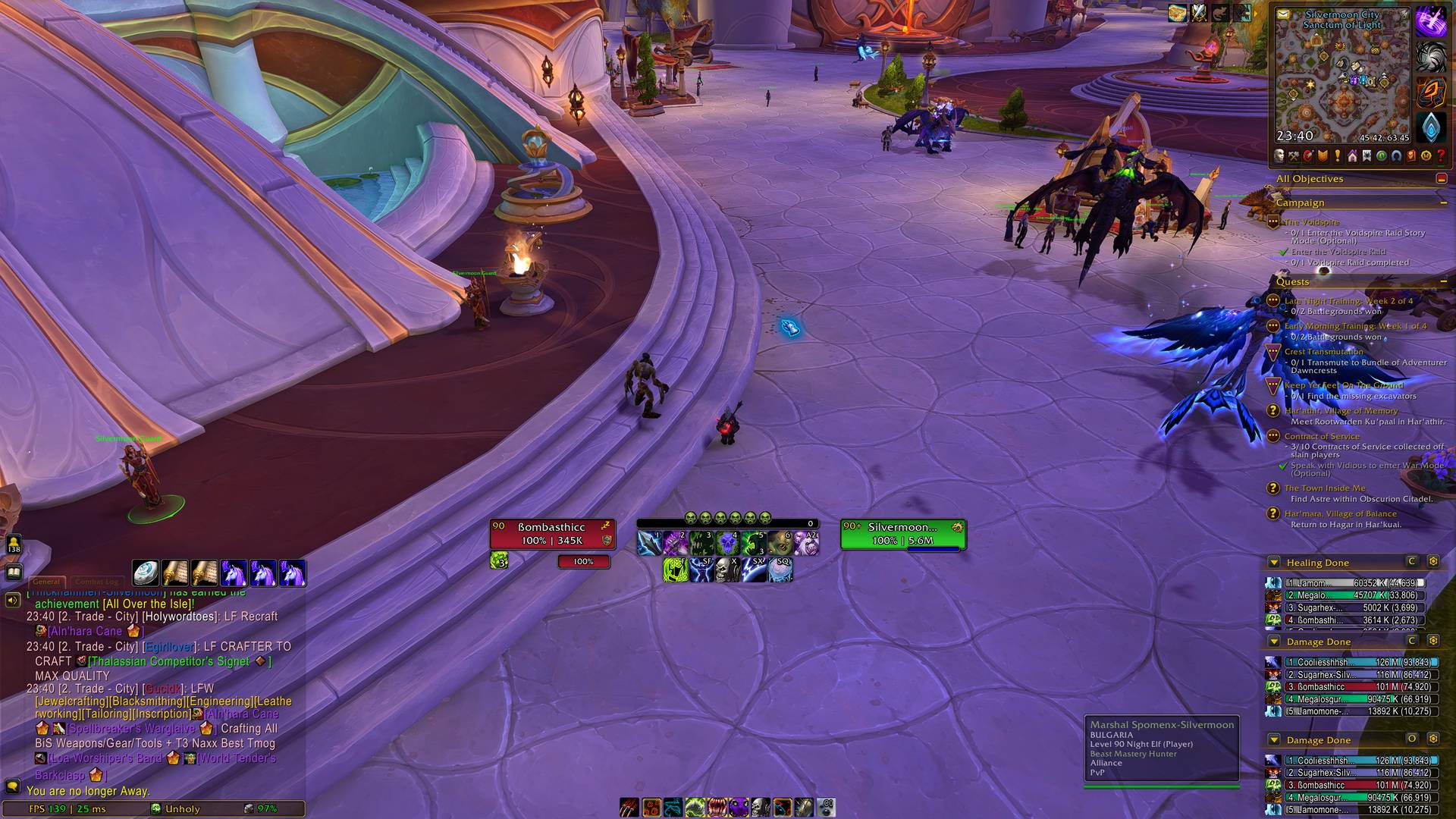This screenshot has height=819, width=1456.
Task: Select the Crest Transmutation quest entry
Action: (x=1323, y=352)
